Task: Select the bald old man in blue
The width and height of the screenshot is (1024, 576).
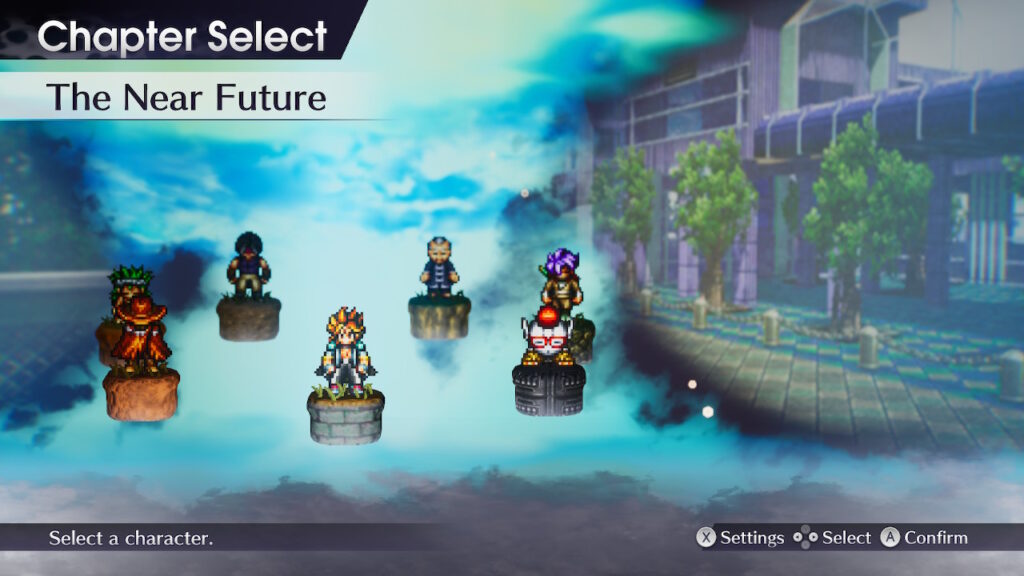Action: pos(438,268)
